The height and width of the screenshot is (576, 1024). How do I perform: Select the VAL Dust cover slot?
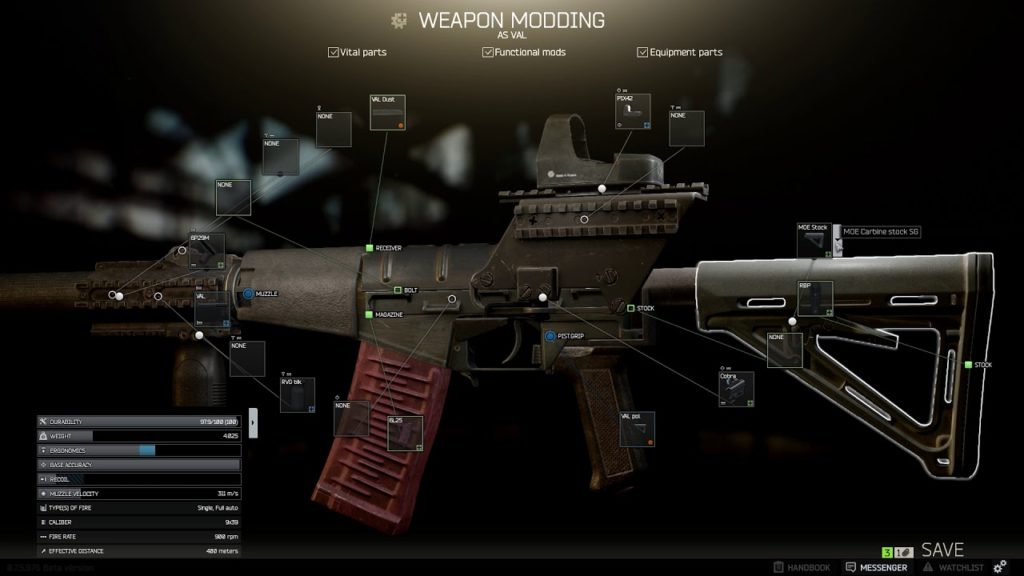point(387,112)
